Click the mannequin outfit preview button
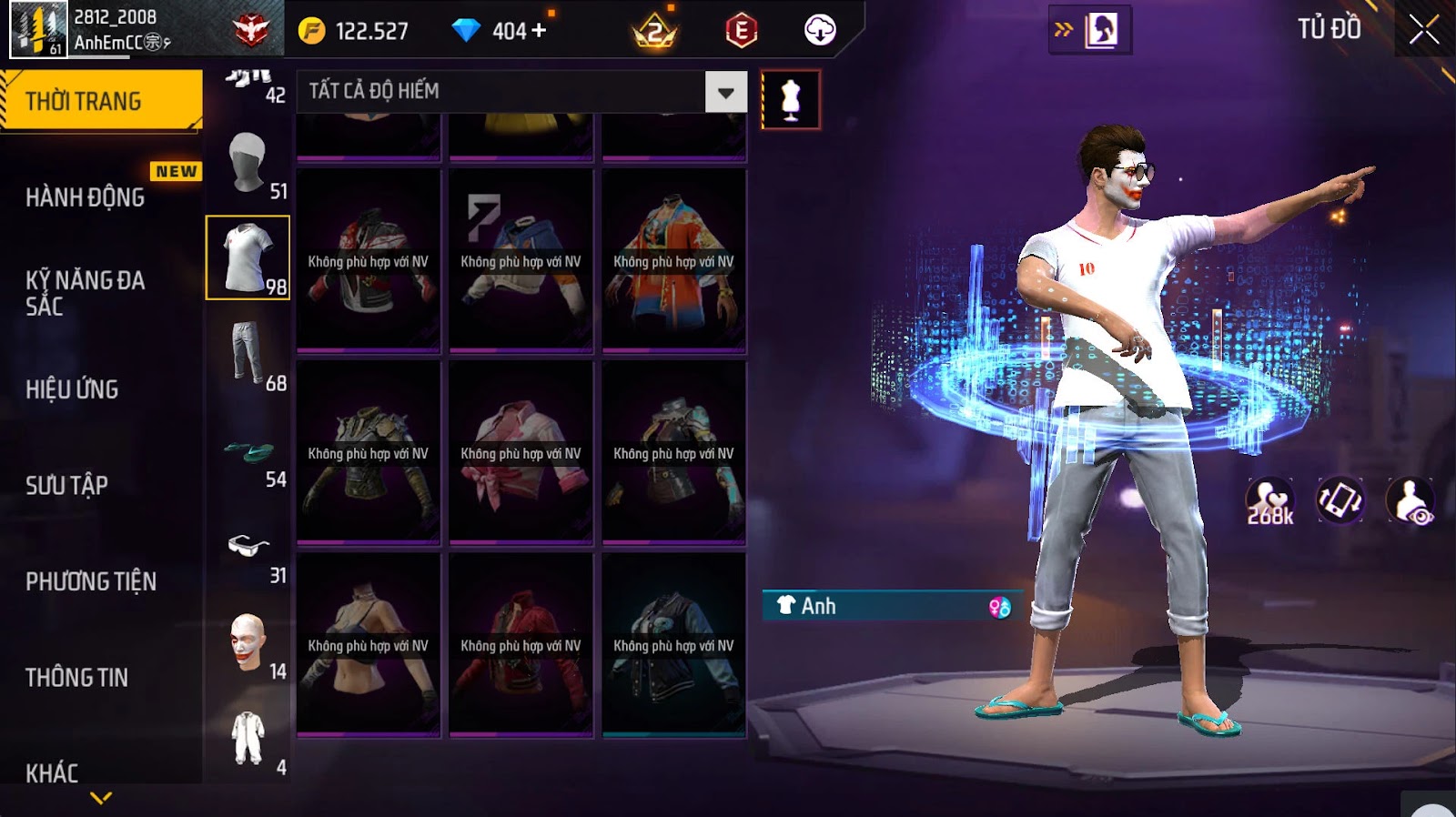1456x817 pixels. point(790,100)
